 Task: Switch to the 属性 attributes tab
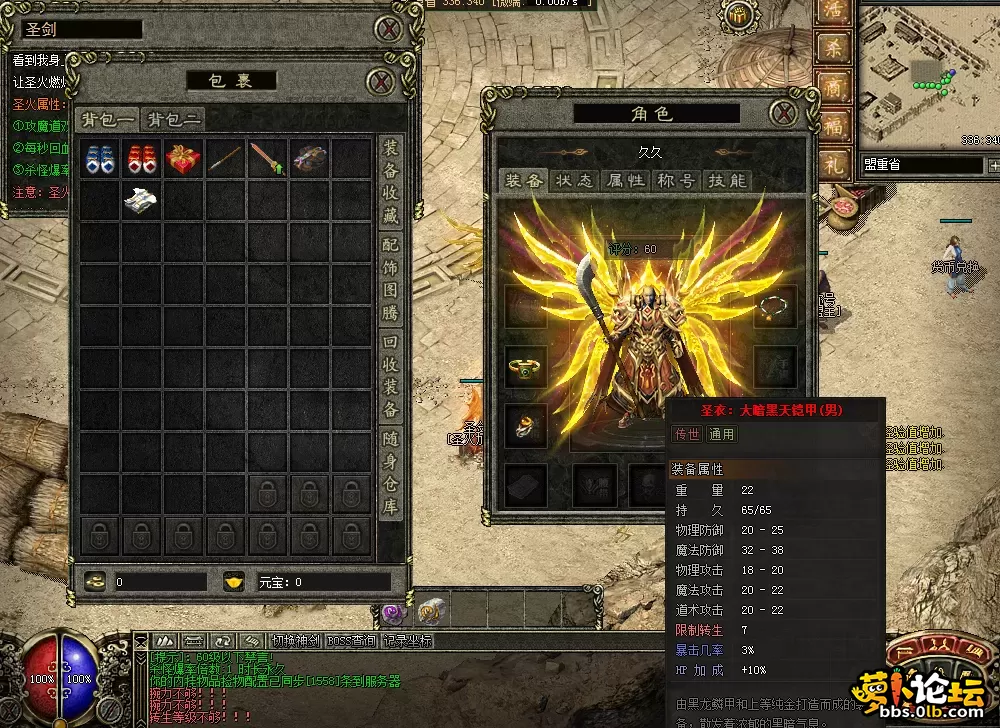click(626, 180)
